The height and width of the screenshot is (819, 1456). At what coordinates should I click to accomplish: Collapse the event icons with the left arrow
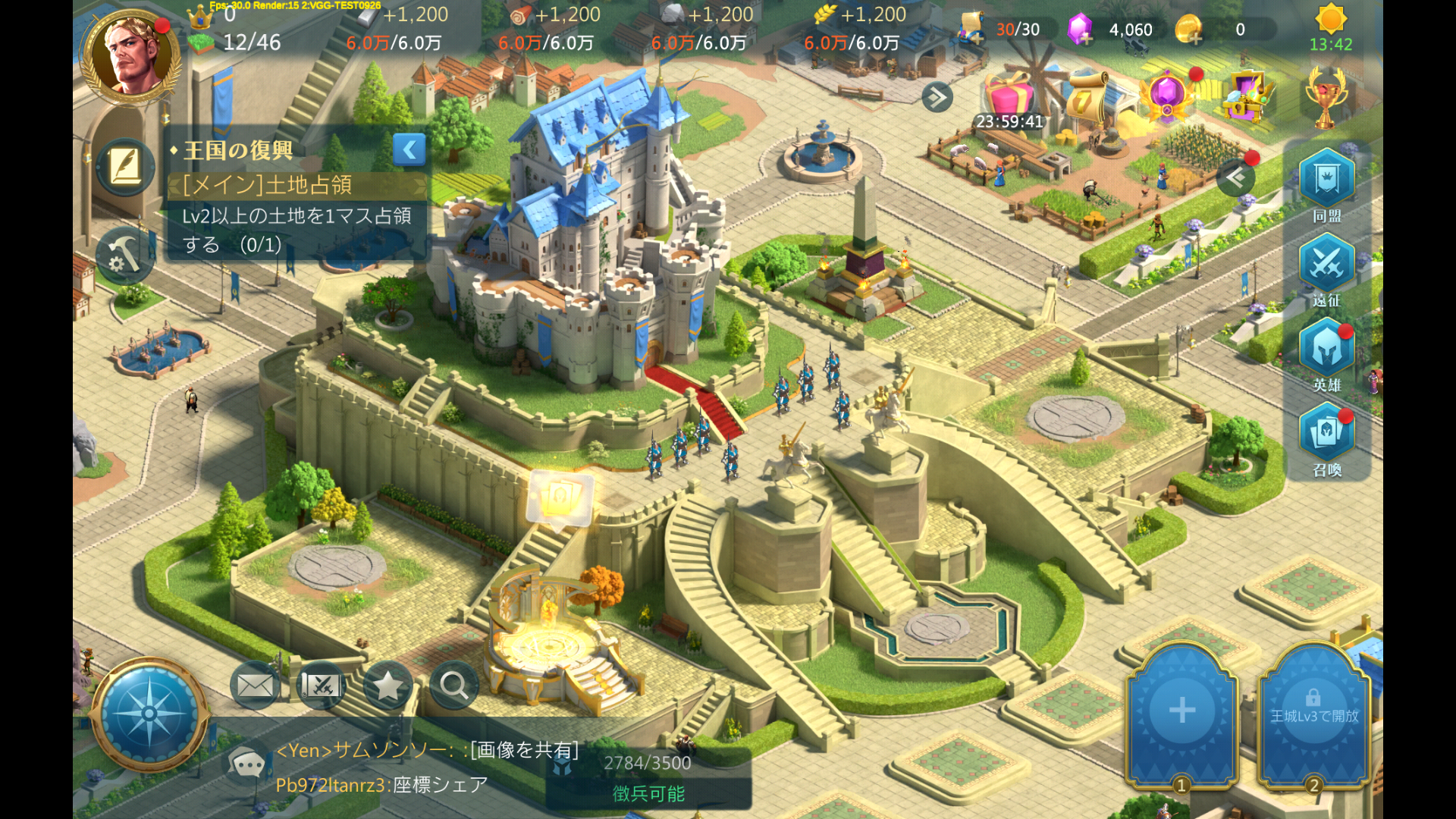(x=1236, y=177)
